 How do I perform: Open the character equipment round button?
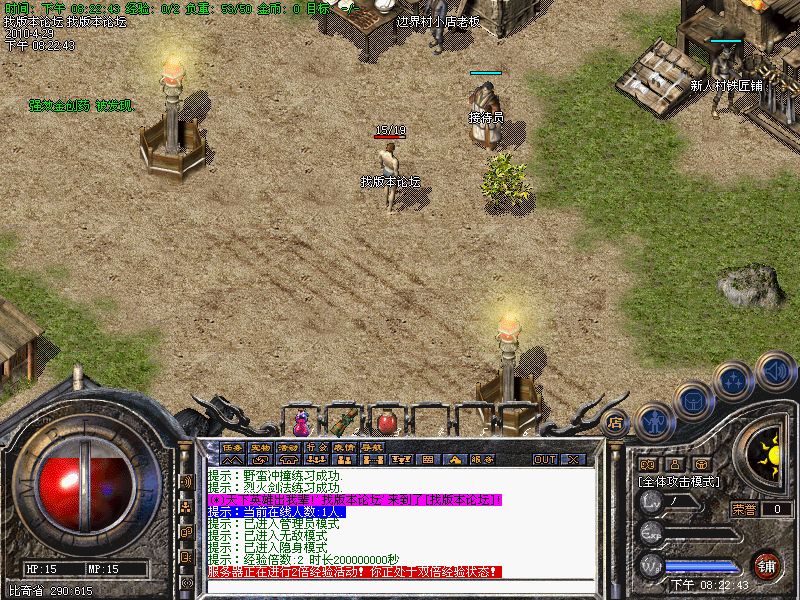click(653, 420)
